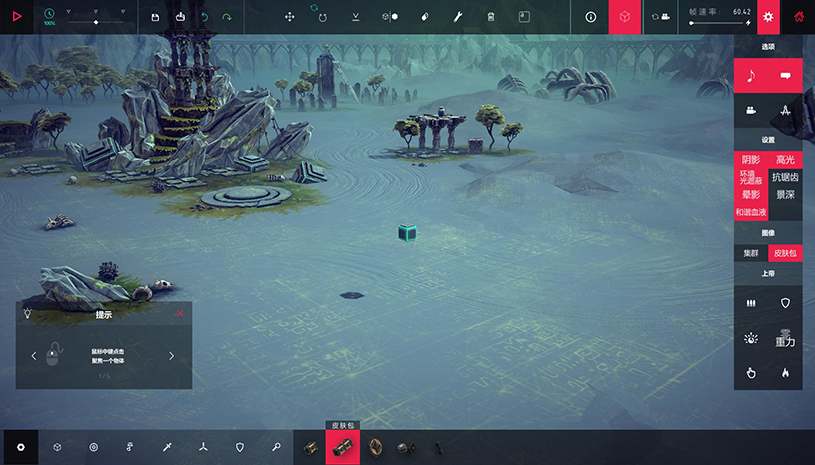Open the trash can delete tool

tap(490, 17)
